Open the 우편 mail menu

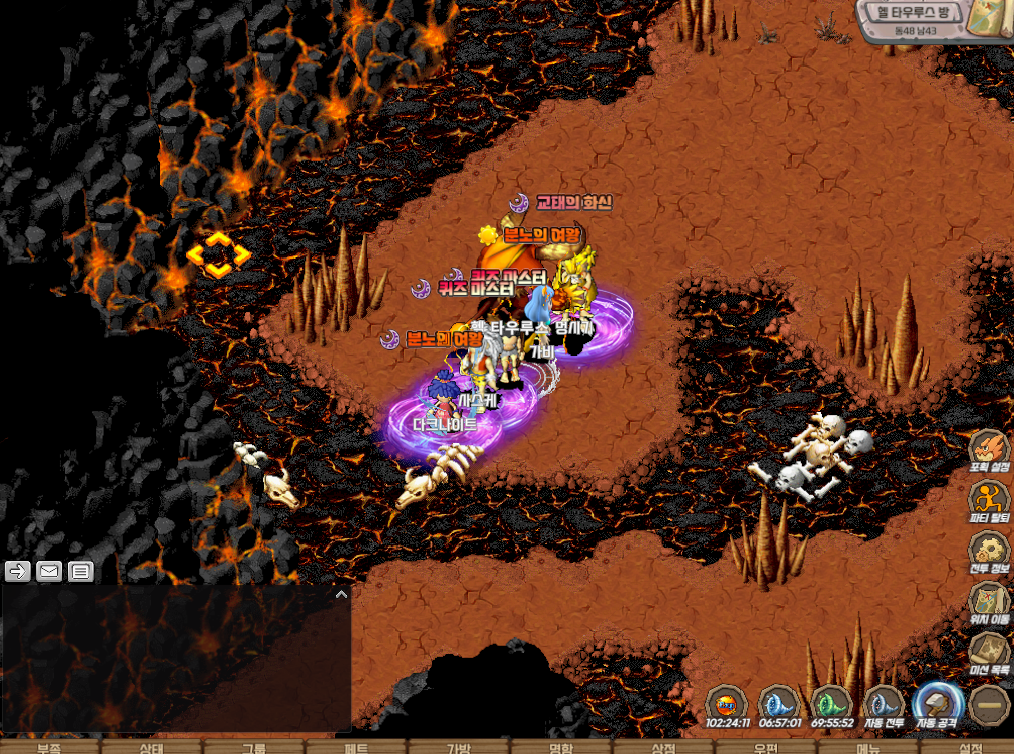(766, 747)
